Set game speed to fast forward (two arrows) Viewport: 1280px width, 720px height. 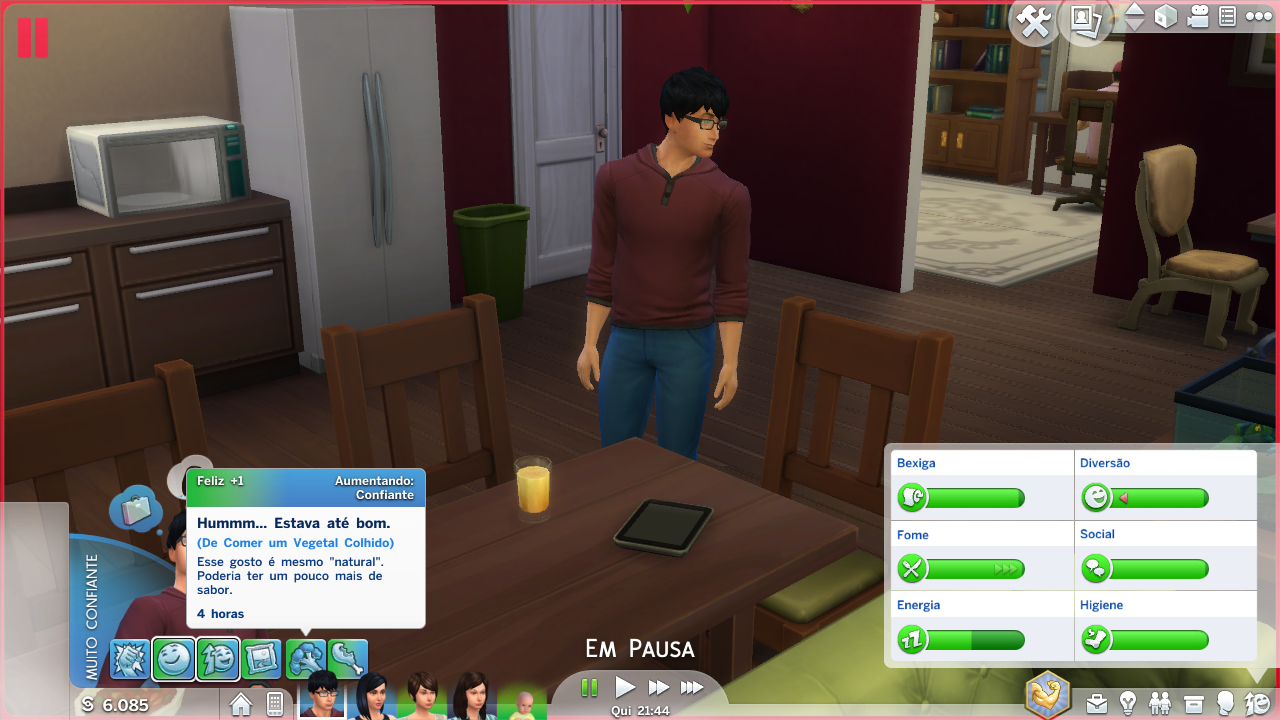click(x=658, y=687)
